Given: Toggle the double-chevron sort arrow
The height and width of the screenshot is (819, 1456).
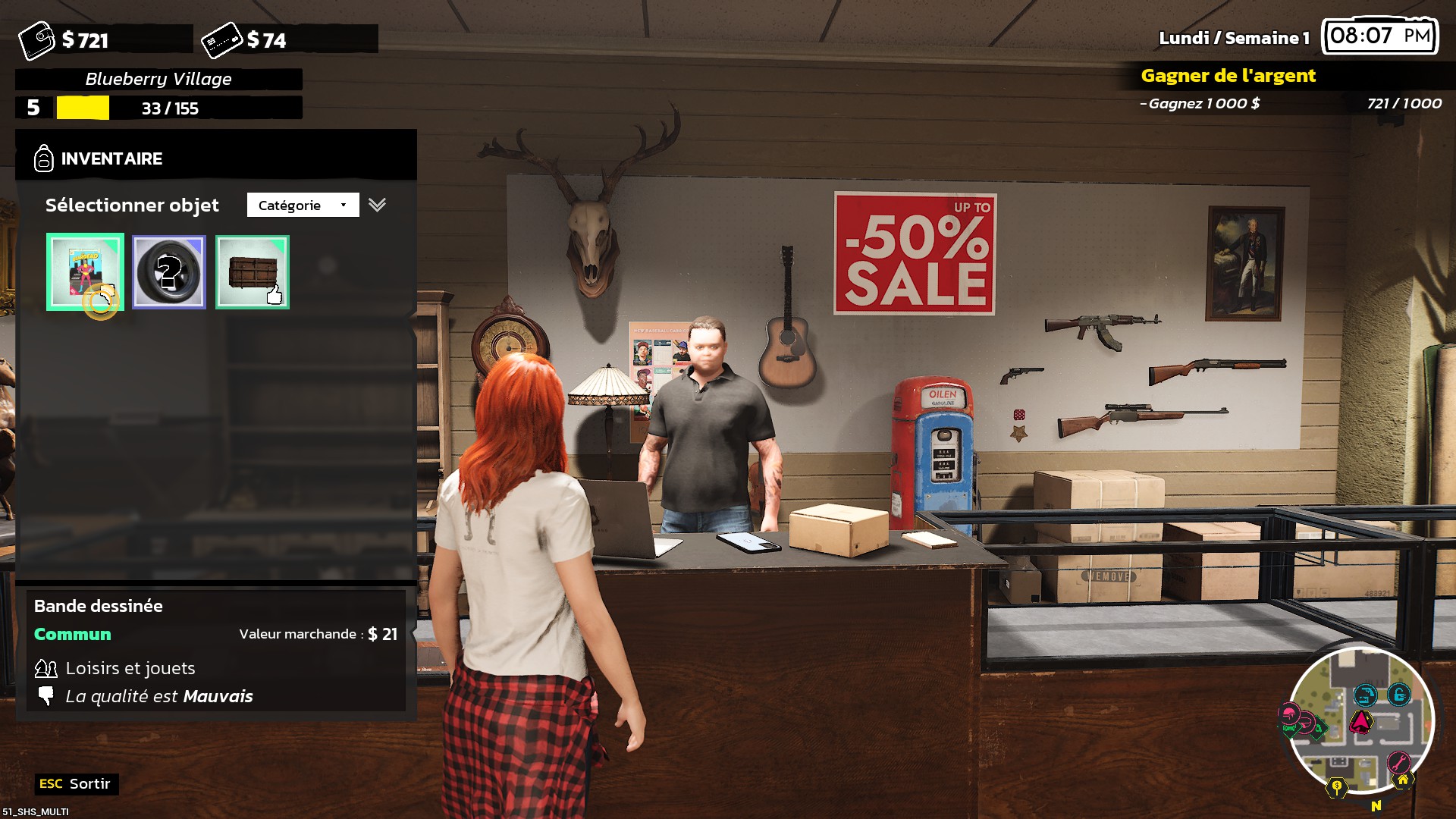Looking at the screenshot, I should (x=377, y=205).
